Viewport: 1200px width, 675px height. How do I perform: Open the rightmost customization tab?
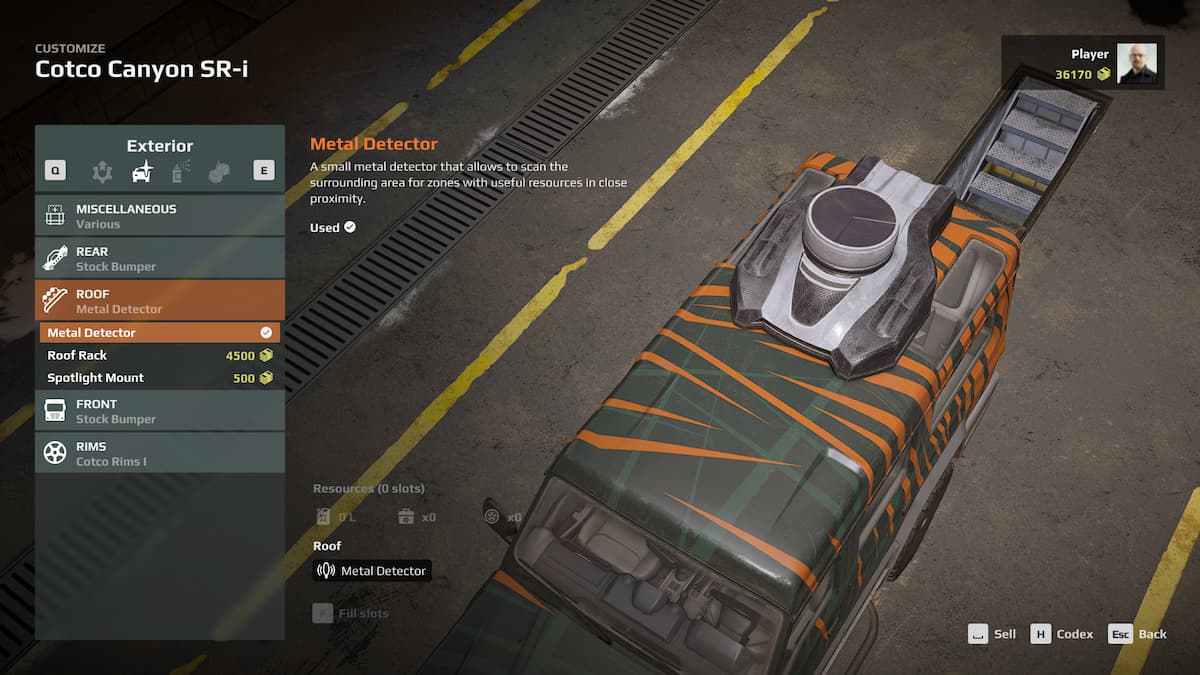click(x=219, y=172)
